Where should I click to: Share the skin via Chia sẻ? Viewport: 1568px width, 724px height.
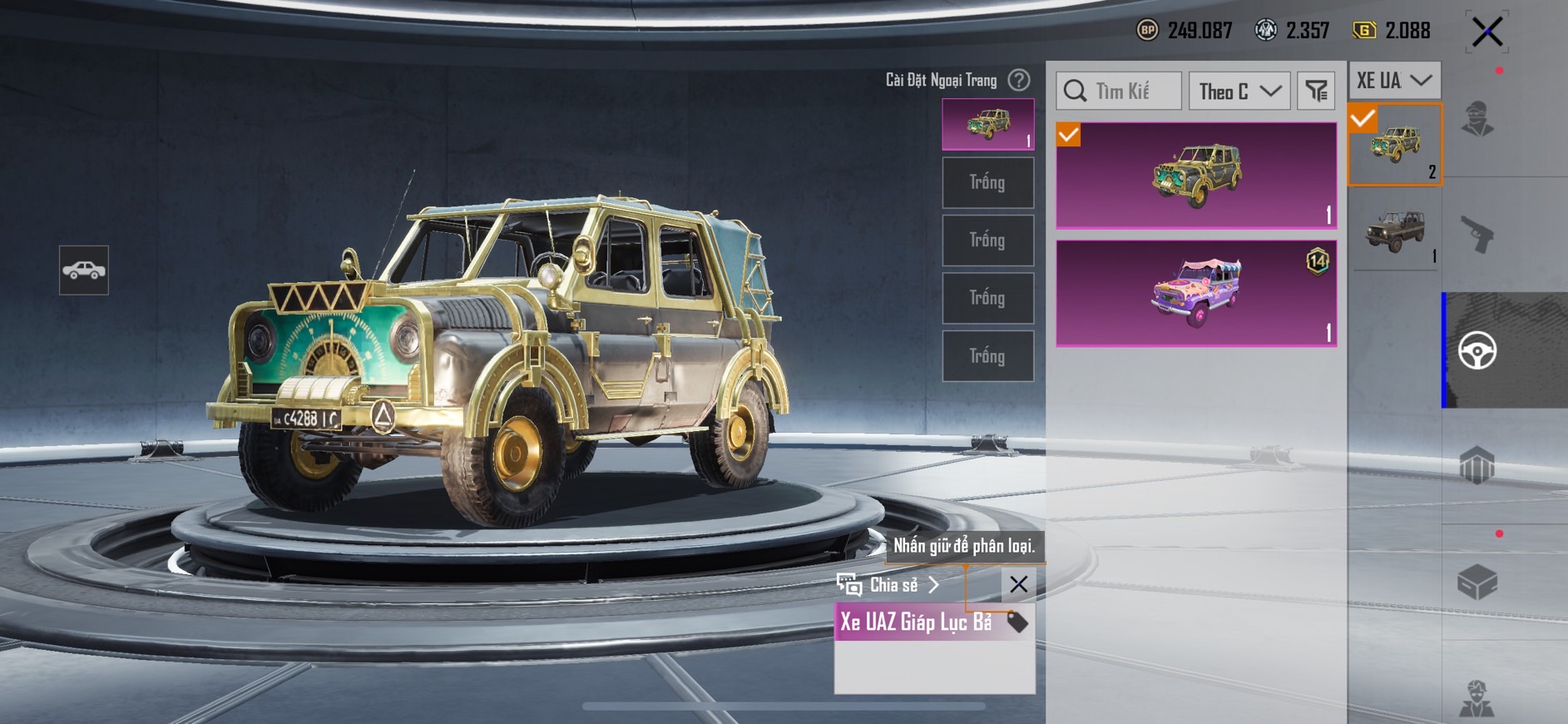click(890, 585)
